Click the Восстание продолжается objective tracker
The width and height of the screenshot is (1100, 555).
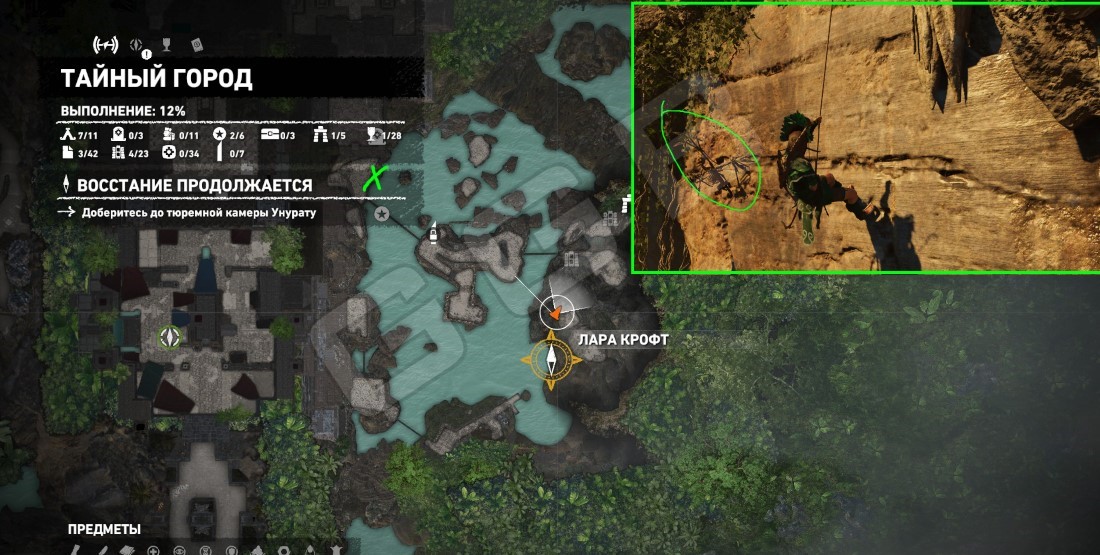188,185
